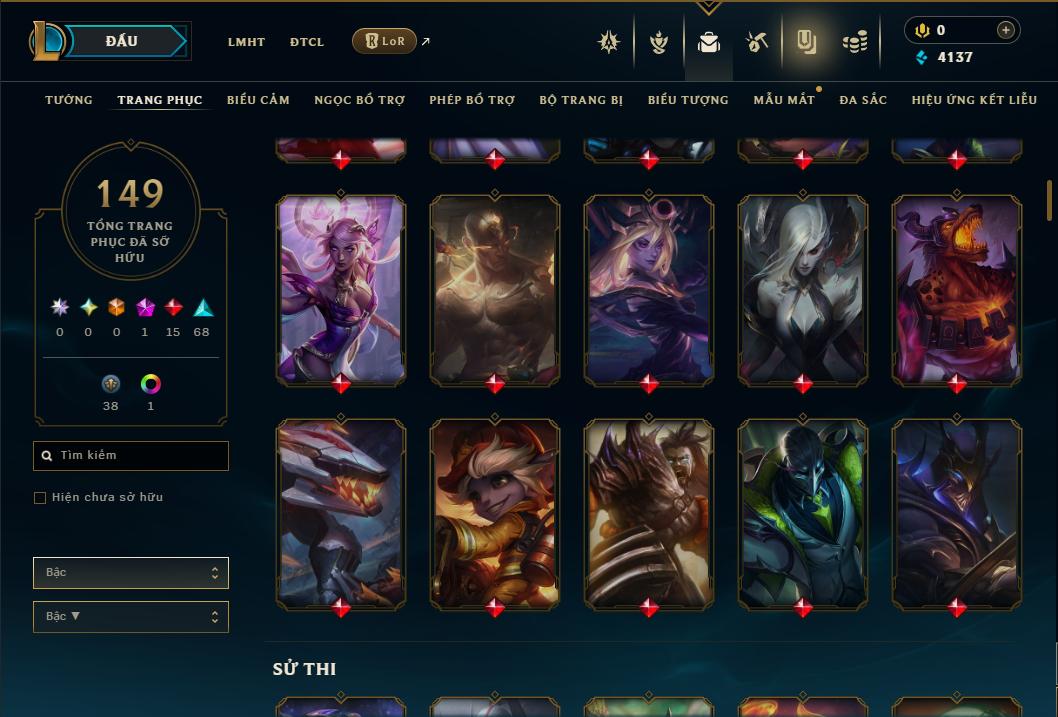Switch to the ĐTCL game tab
1058x717 pixels.
pos(307,42)
